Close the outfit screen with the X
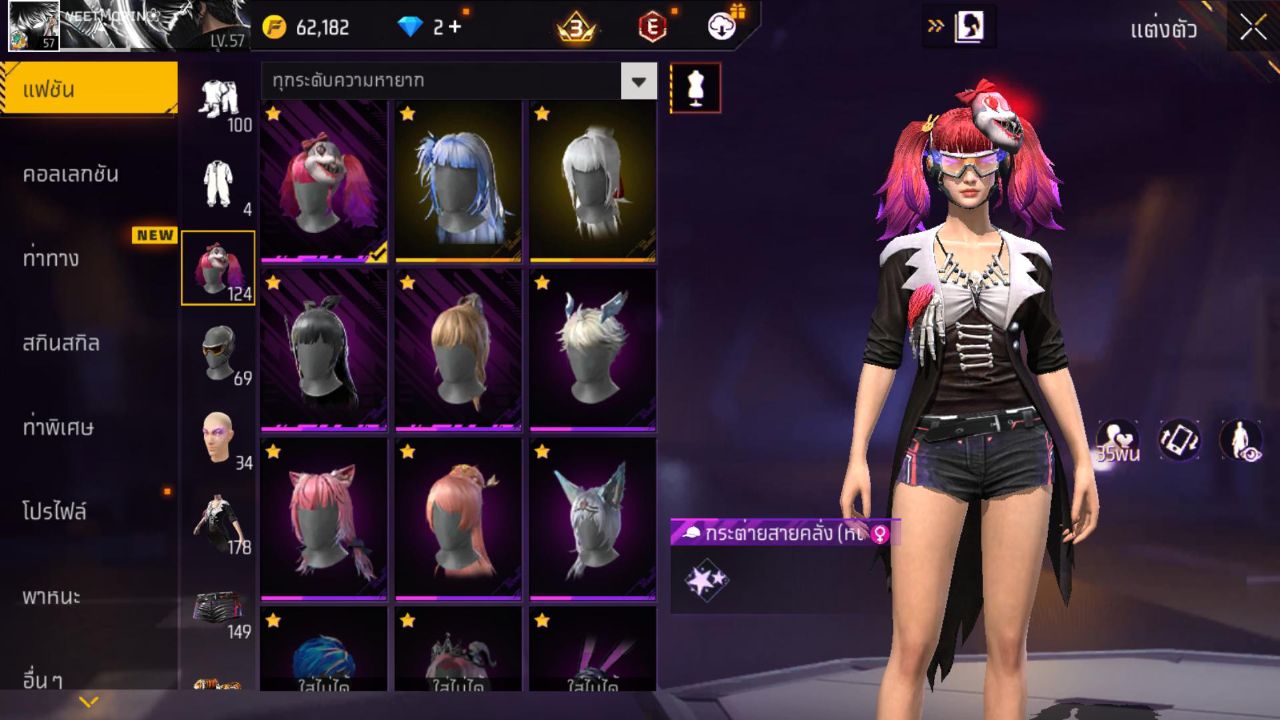This screenshot has height=720, width=1280. coord(1253,28)
